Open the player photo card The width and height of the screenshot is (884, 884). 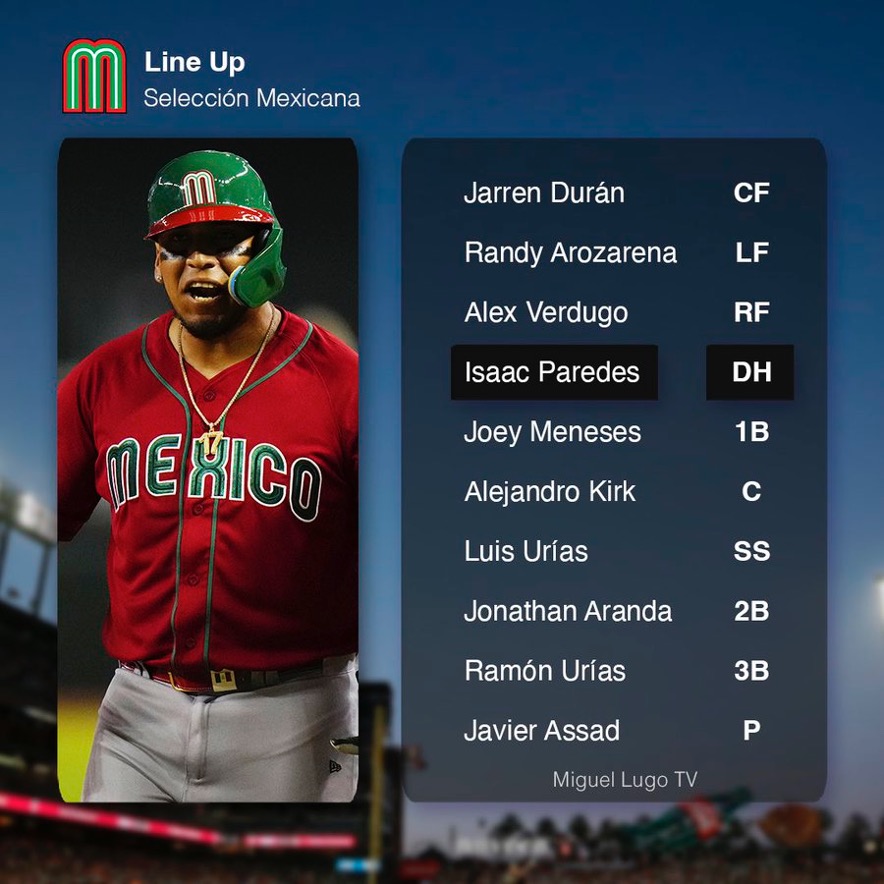[208, 470]
